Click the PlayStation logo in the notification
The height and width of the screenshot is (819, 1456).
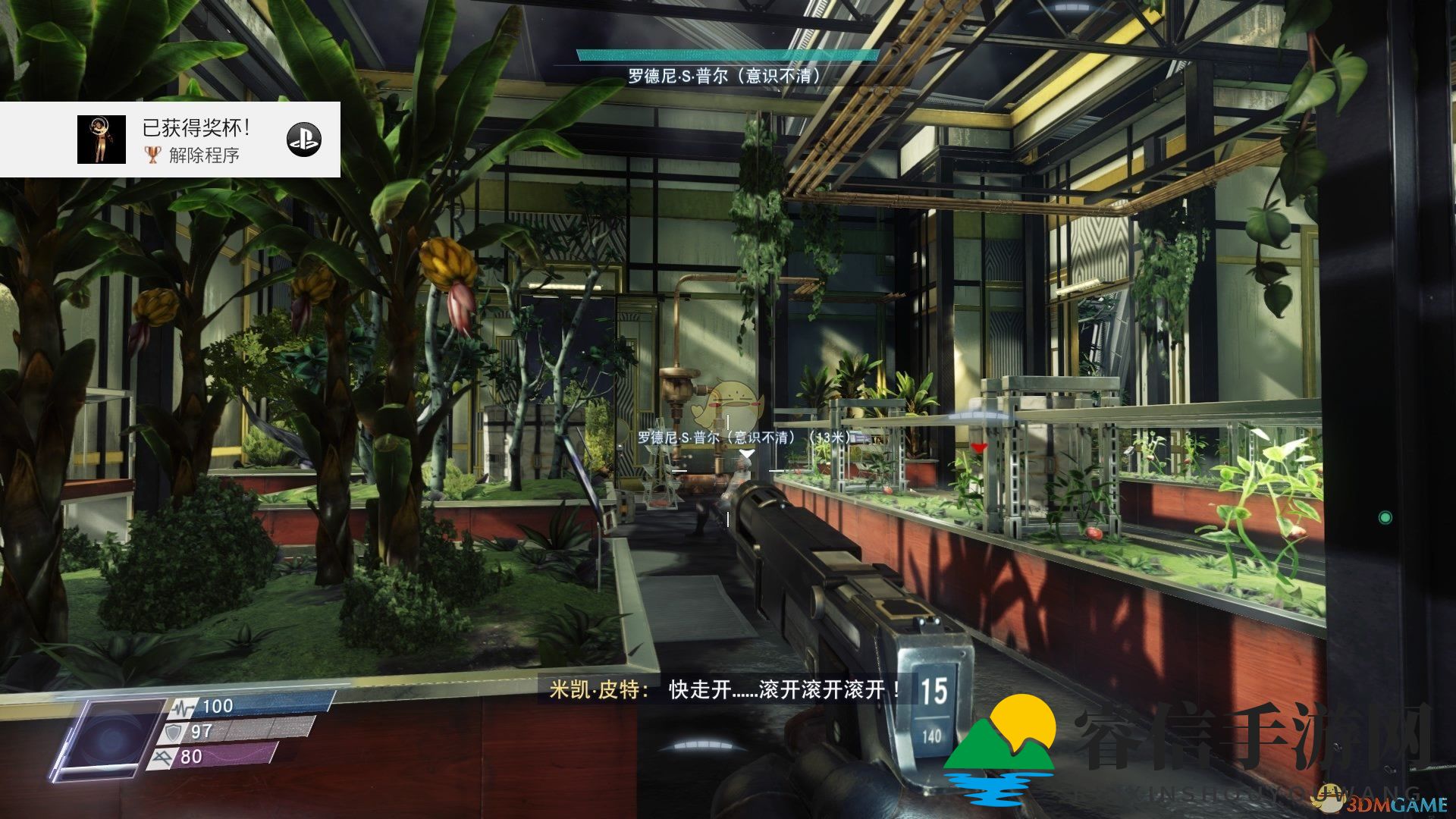pos(304,140)
